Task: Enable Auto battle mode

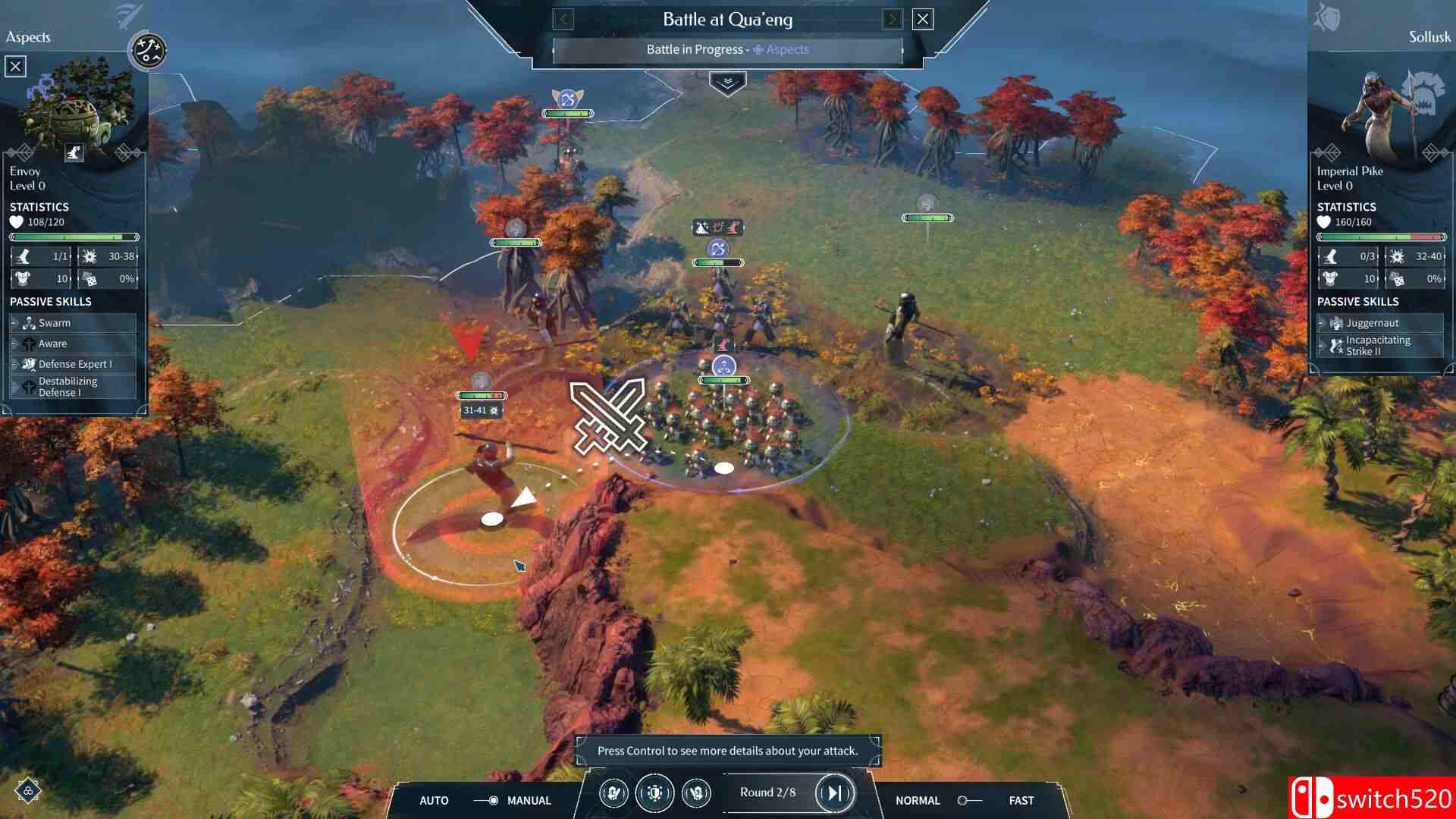Action: point(433,800)
